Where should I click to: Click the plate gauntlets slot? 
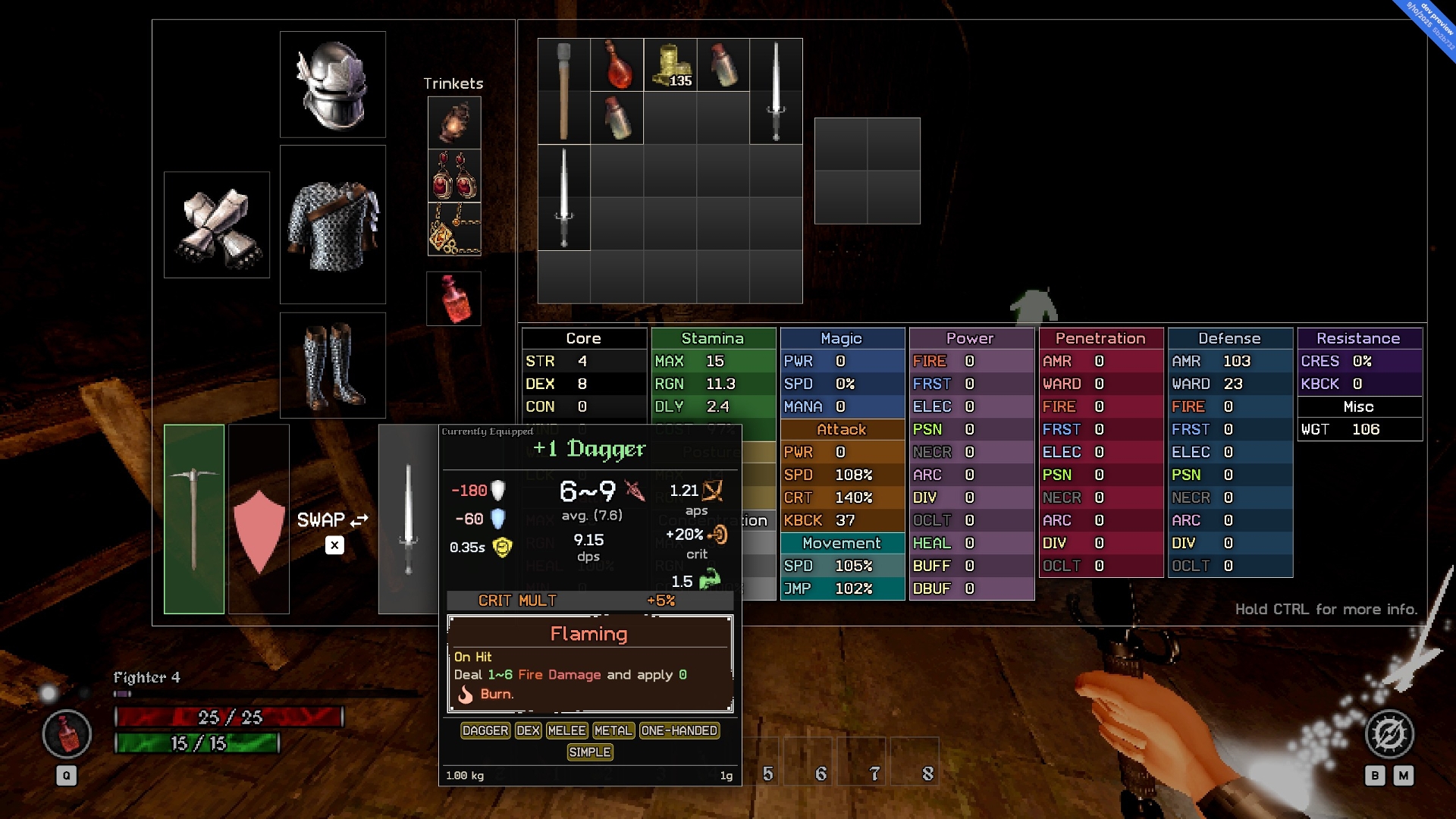tap(217, 224)
